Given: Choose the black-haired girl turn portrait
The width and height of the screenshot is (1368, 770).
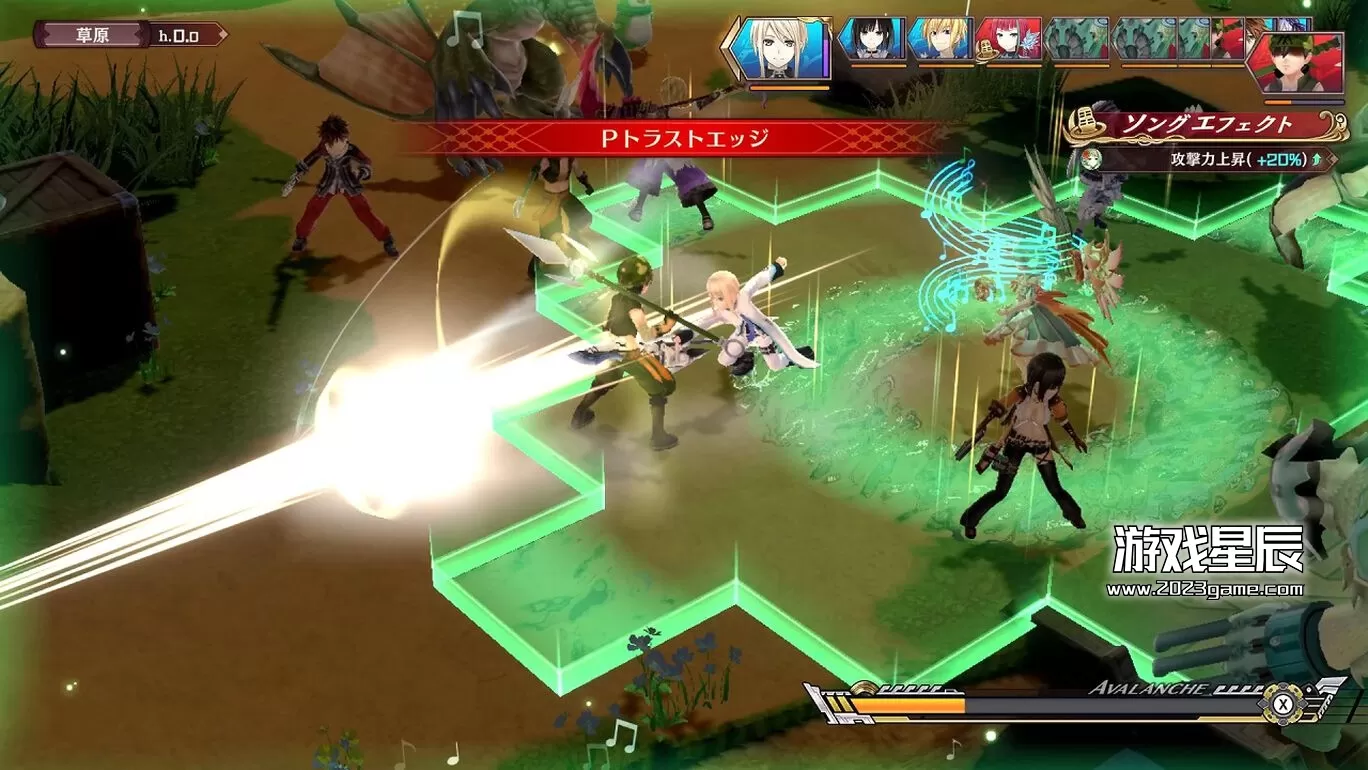Looking at the screenshot, I should (x=870, y=39).
